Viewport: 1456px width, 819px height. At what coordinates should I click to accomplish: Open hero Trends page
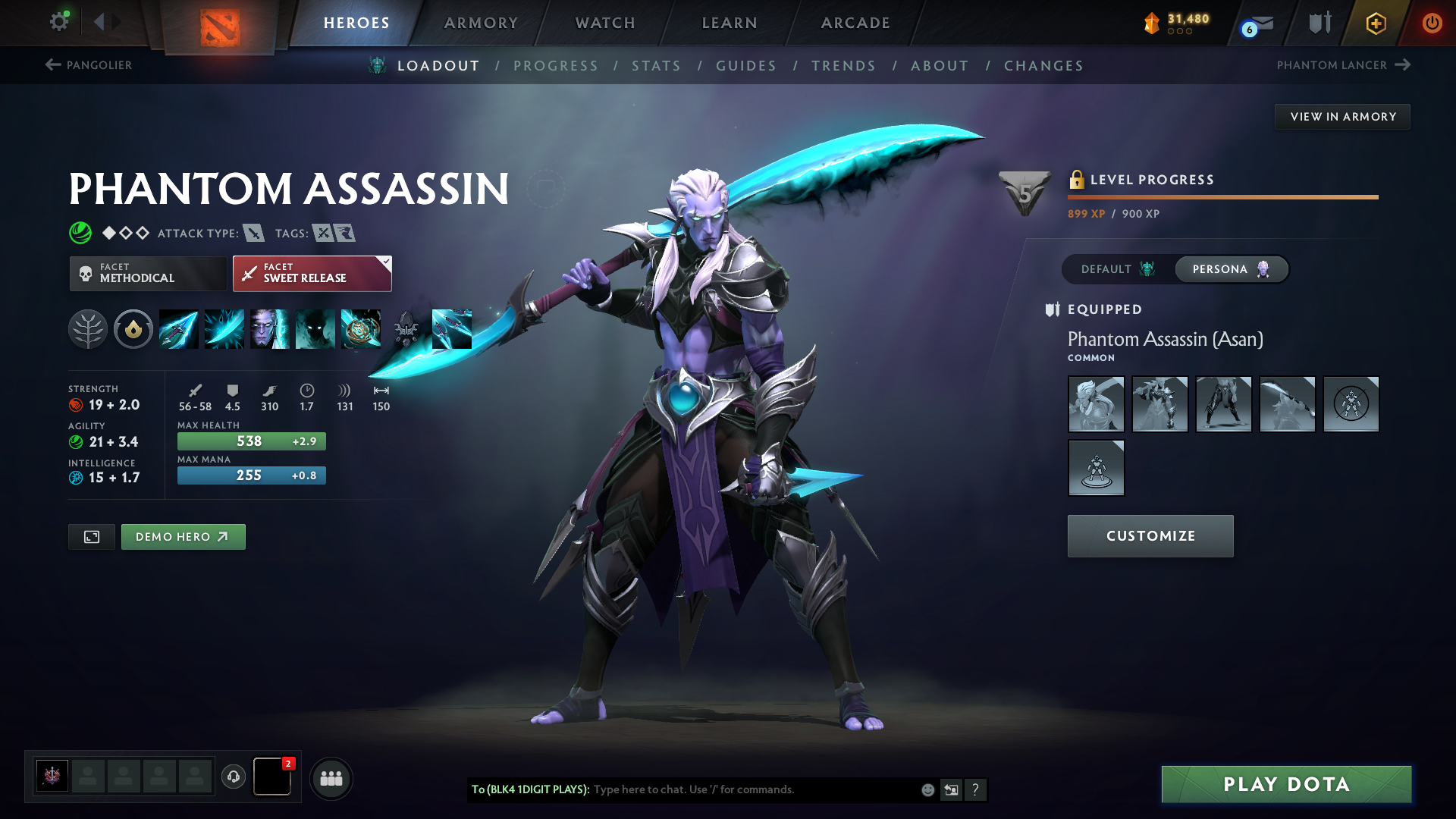click(843, 66)
